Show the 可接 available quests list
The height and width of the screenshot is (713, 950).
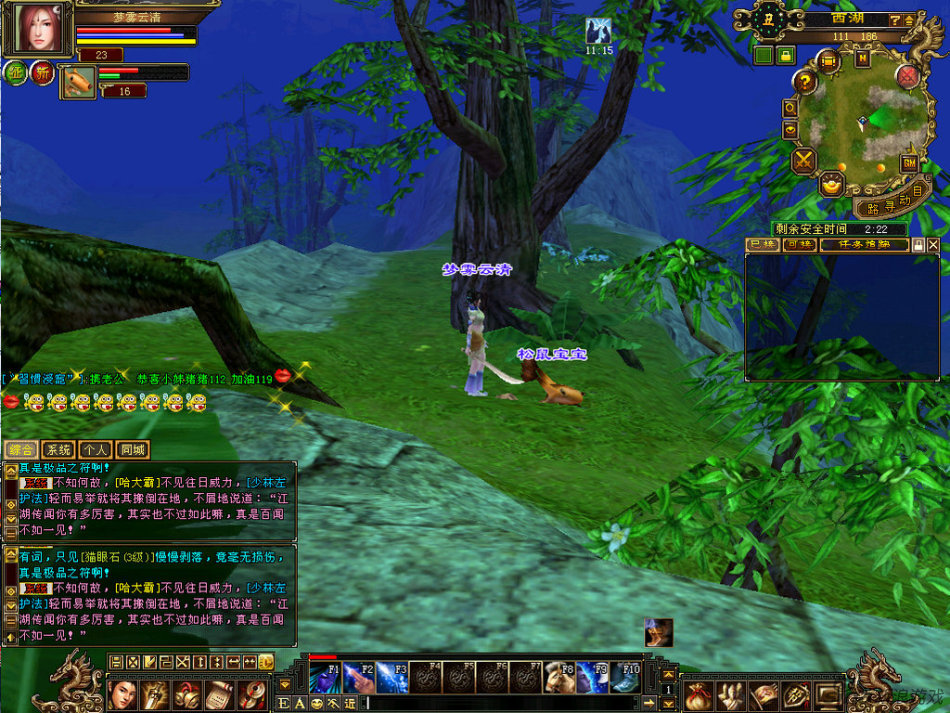(797, 245)
